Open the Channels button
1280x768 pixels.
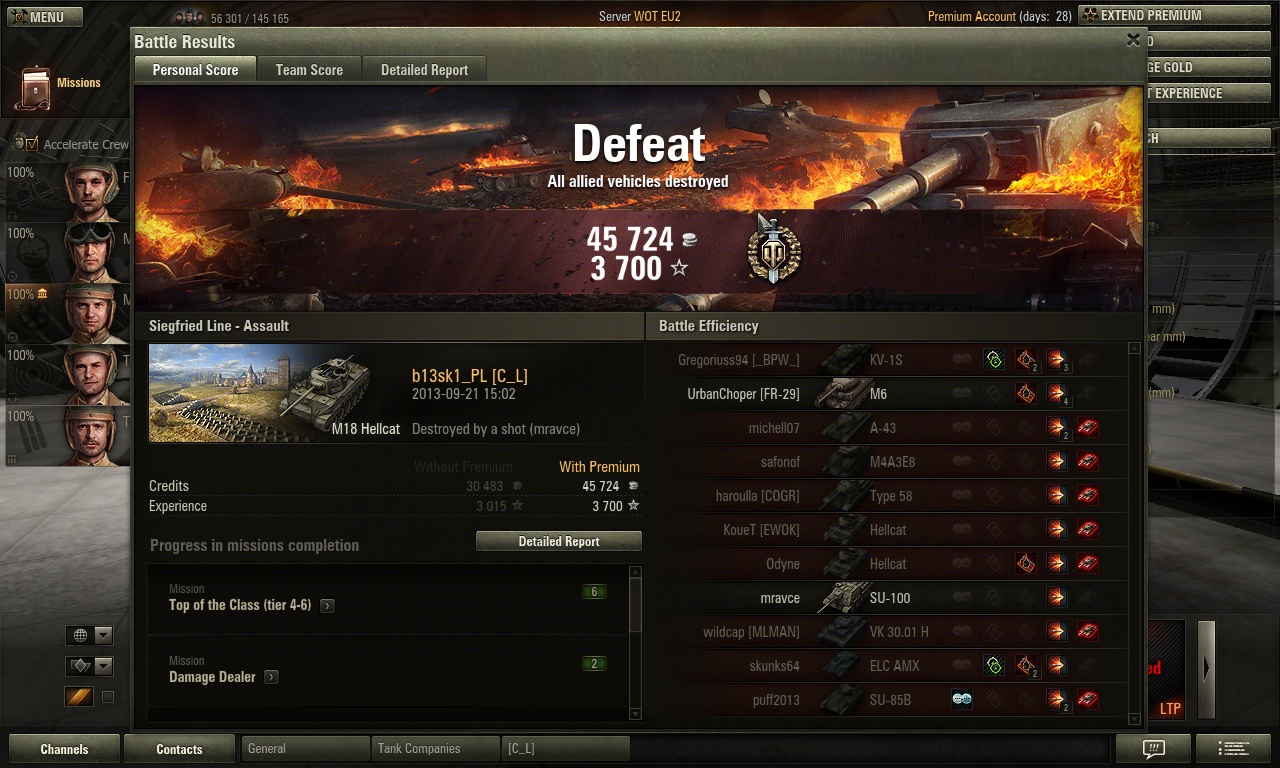(64, 749)
